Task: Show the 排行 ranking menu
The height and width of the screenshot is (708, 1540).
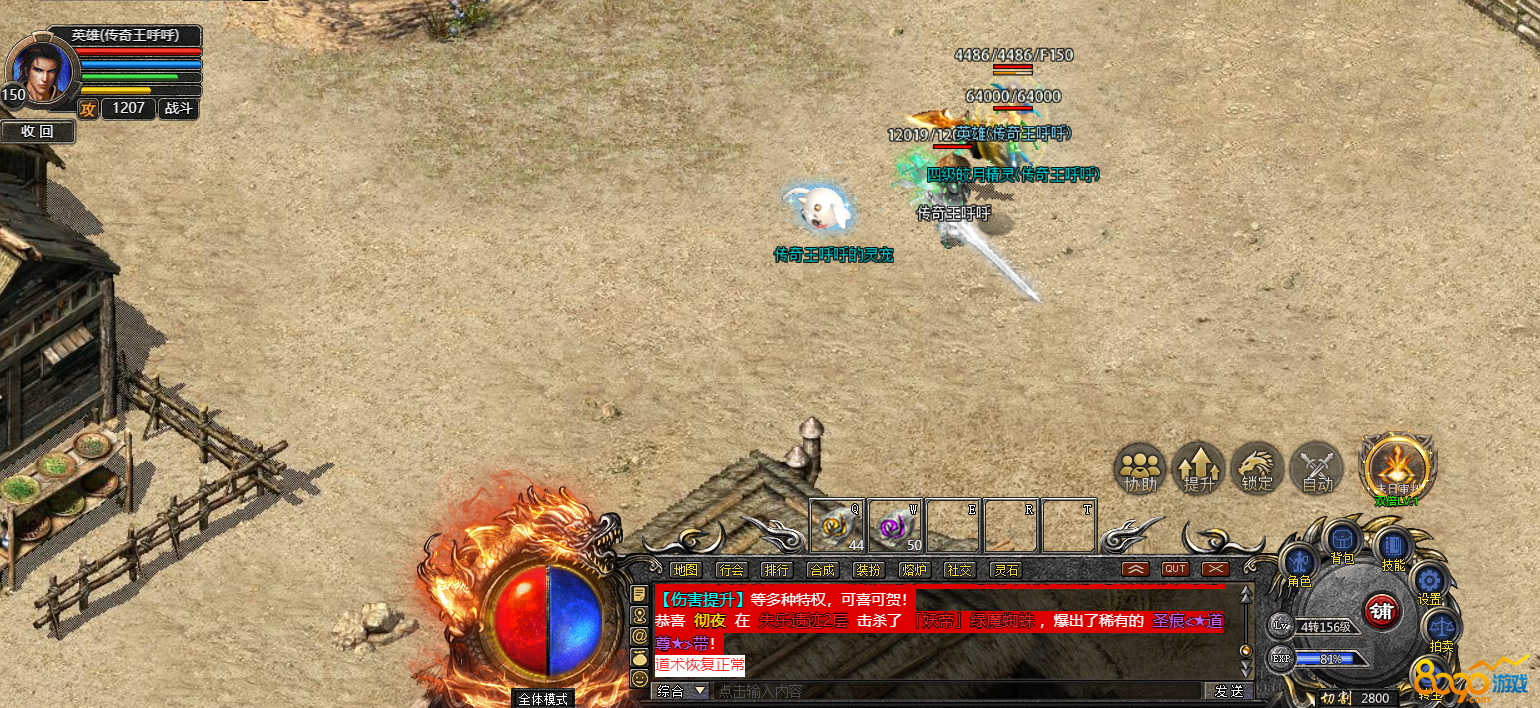Action: pyautogui.click(x=776, y=570)
